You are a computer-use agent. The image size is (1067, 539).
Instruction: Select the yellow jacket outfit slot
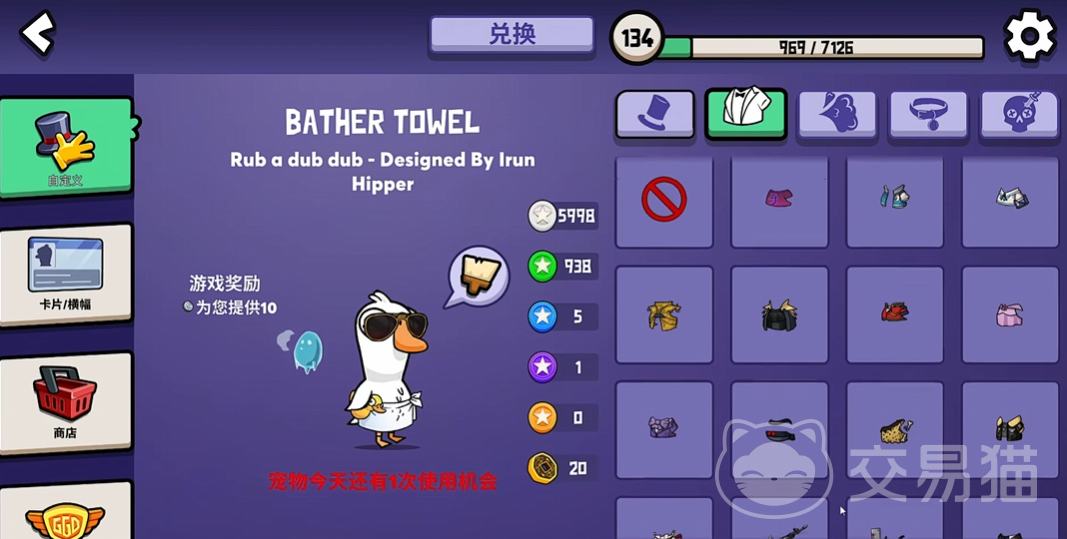coord(664,315)
